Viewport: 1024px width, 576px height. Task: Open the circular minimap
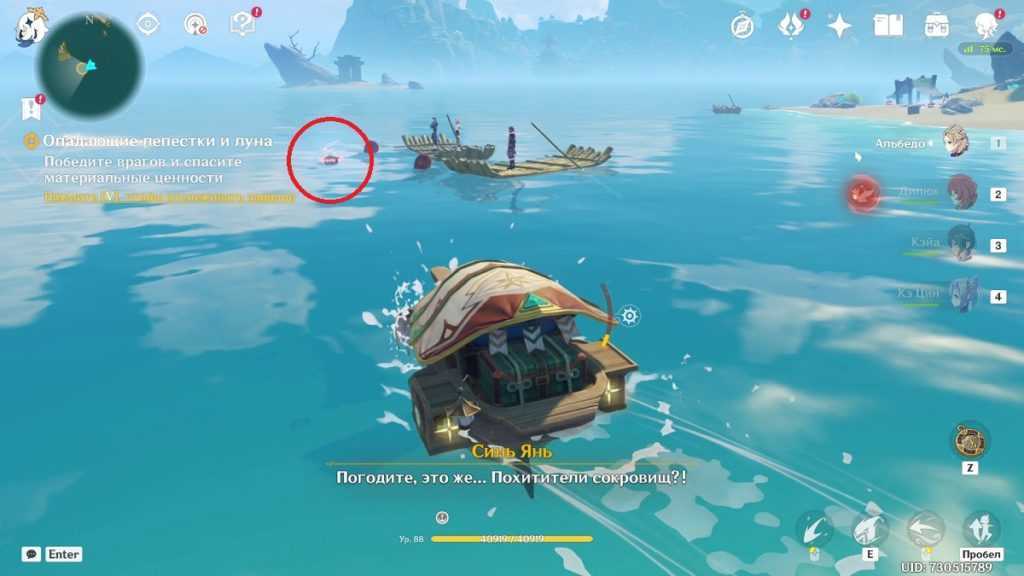pyautogui.click(x=88, y=66)
